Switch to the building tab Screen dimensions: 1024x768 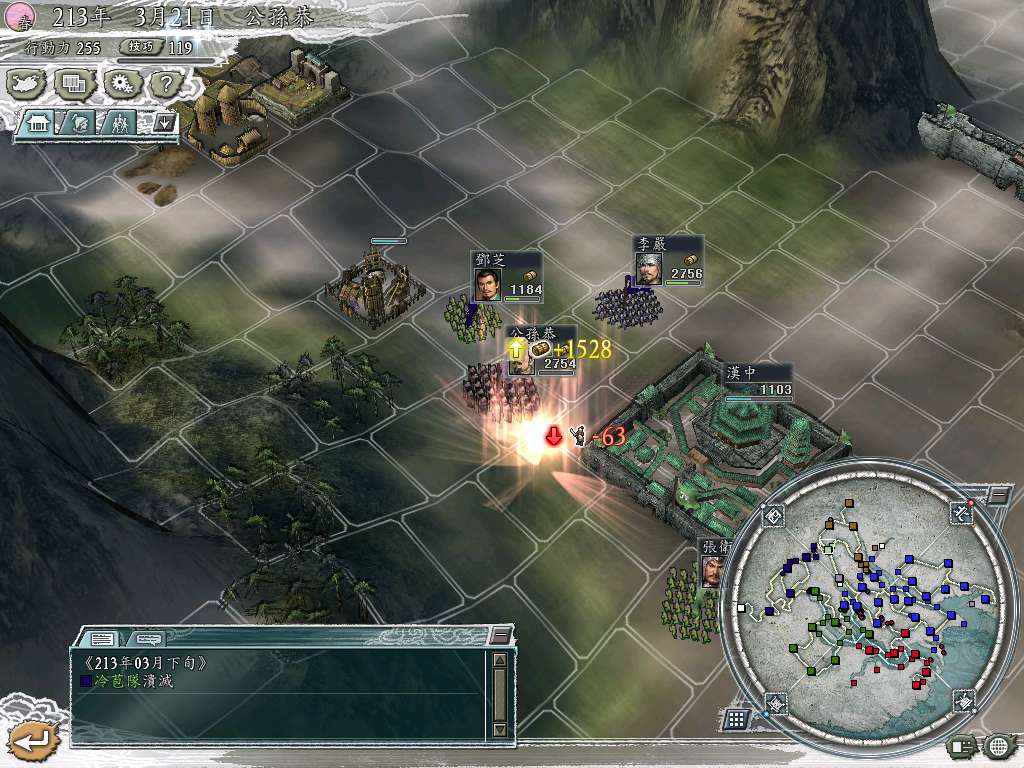click(x=40, y=124)
